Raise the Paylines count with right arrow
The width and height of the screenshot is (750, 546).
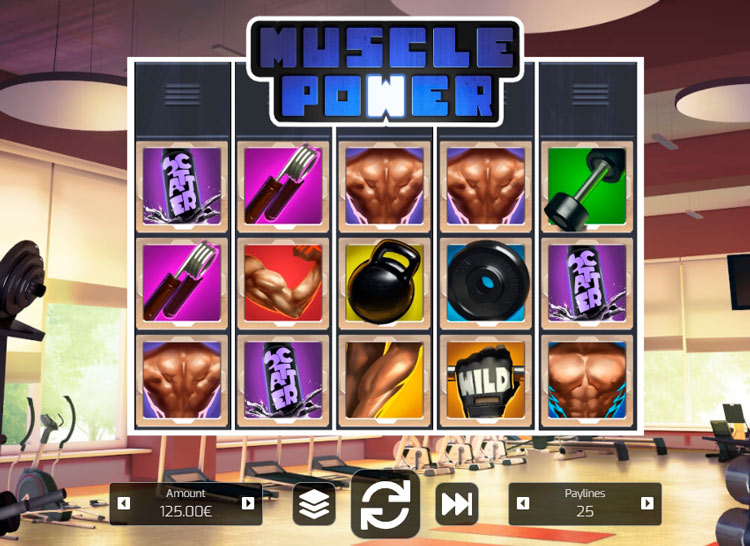[647, 504]
